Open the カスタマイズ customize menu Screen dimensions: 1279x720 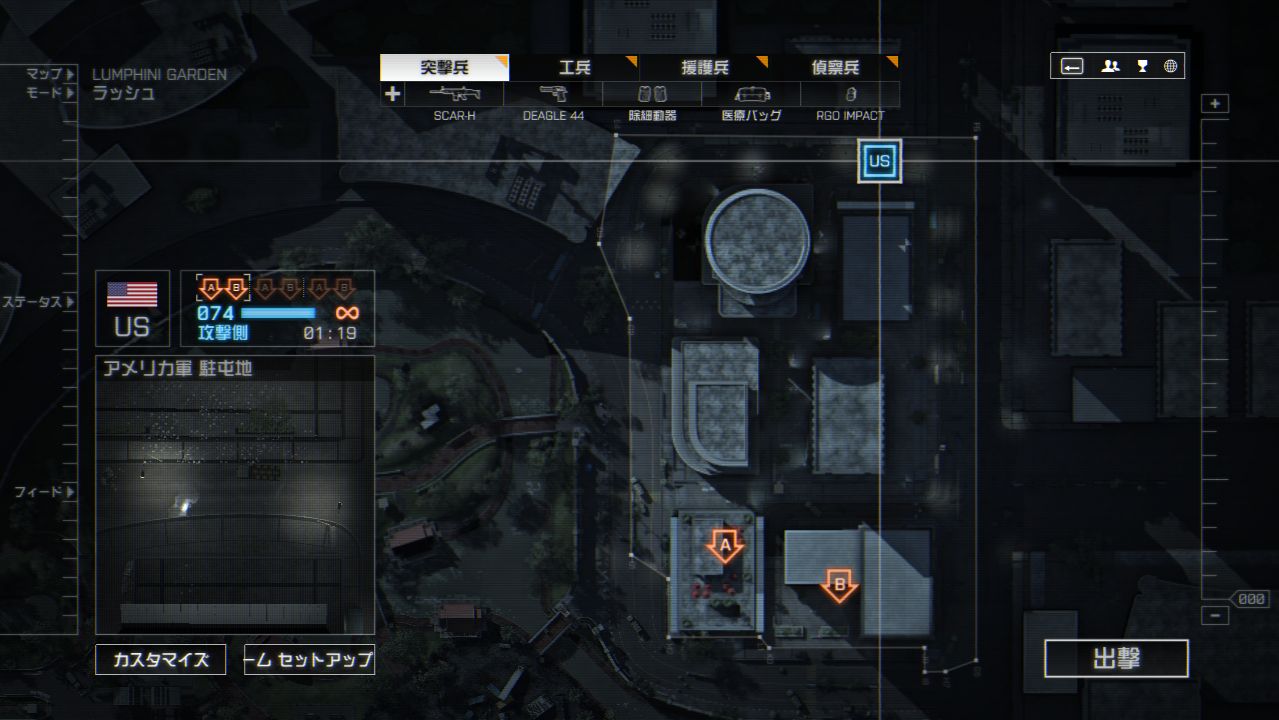pyautogui.click(x=161, y=660)
